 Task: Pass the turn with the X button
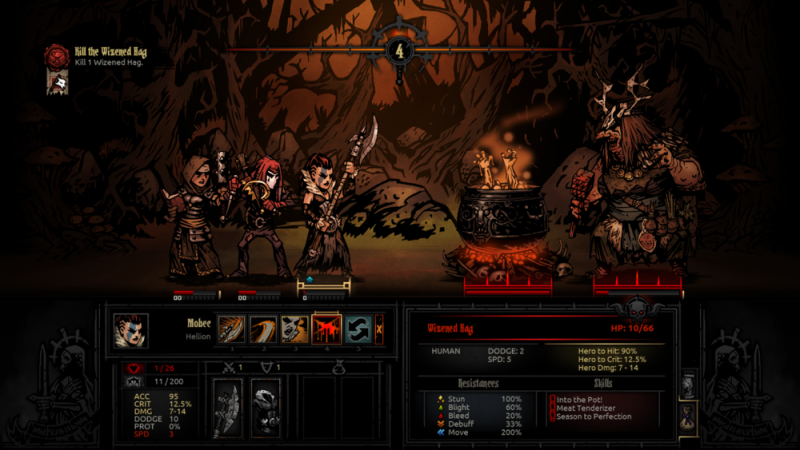tap(379, 328)
